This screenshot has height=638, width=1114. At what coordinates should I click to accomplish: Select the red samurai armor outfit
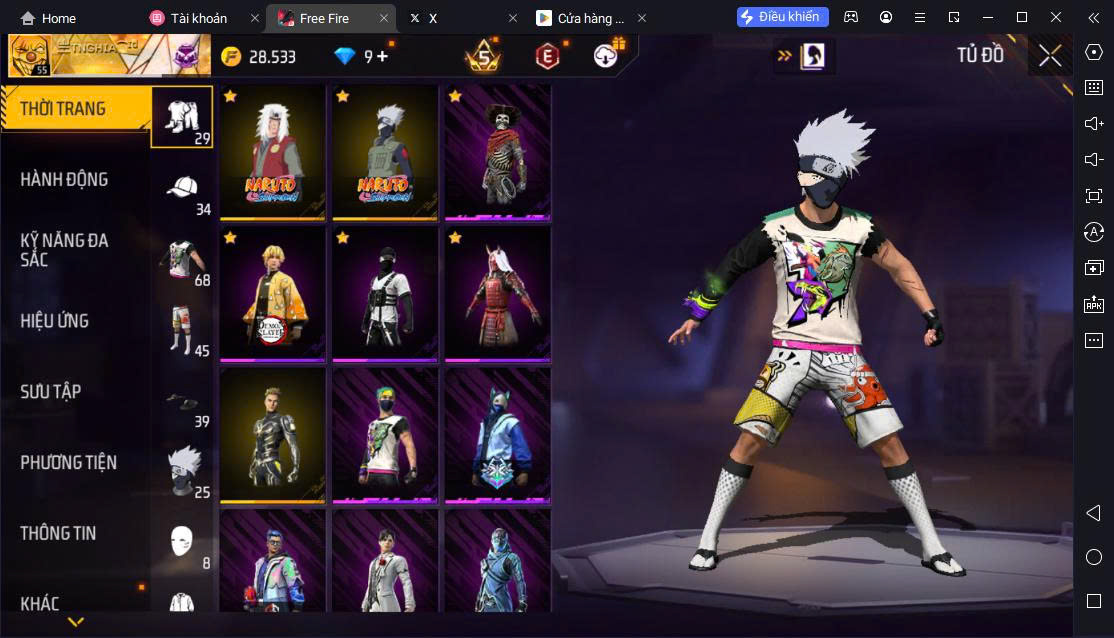(x=497, y=294)
